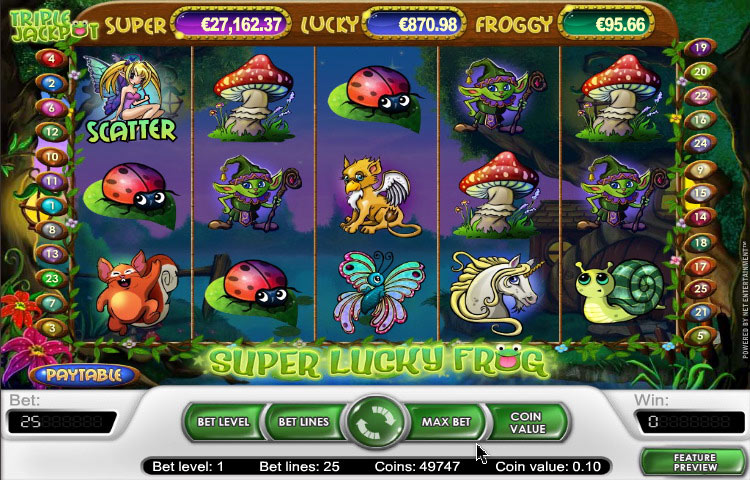Select the payline 1 marker

tap(52, 205)
